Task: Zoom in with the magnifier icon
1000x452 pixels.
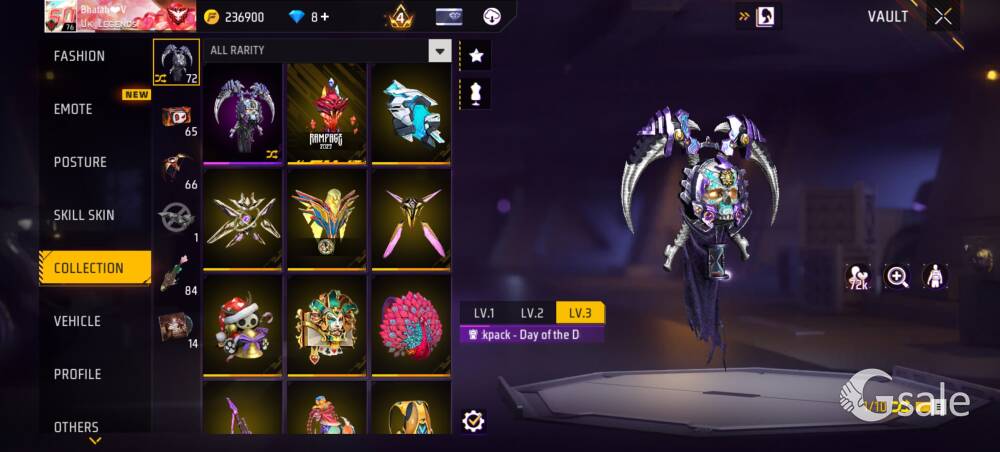Action: pos(897,277)
